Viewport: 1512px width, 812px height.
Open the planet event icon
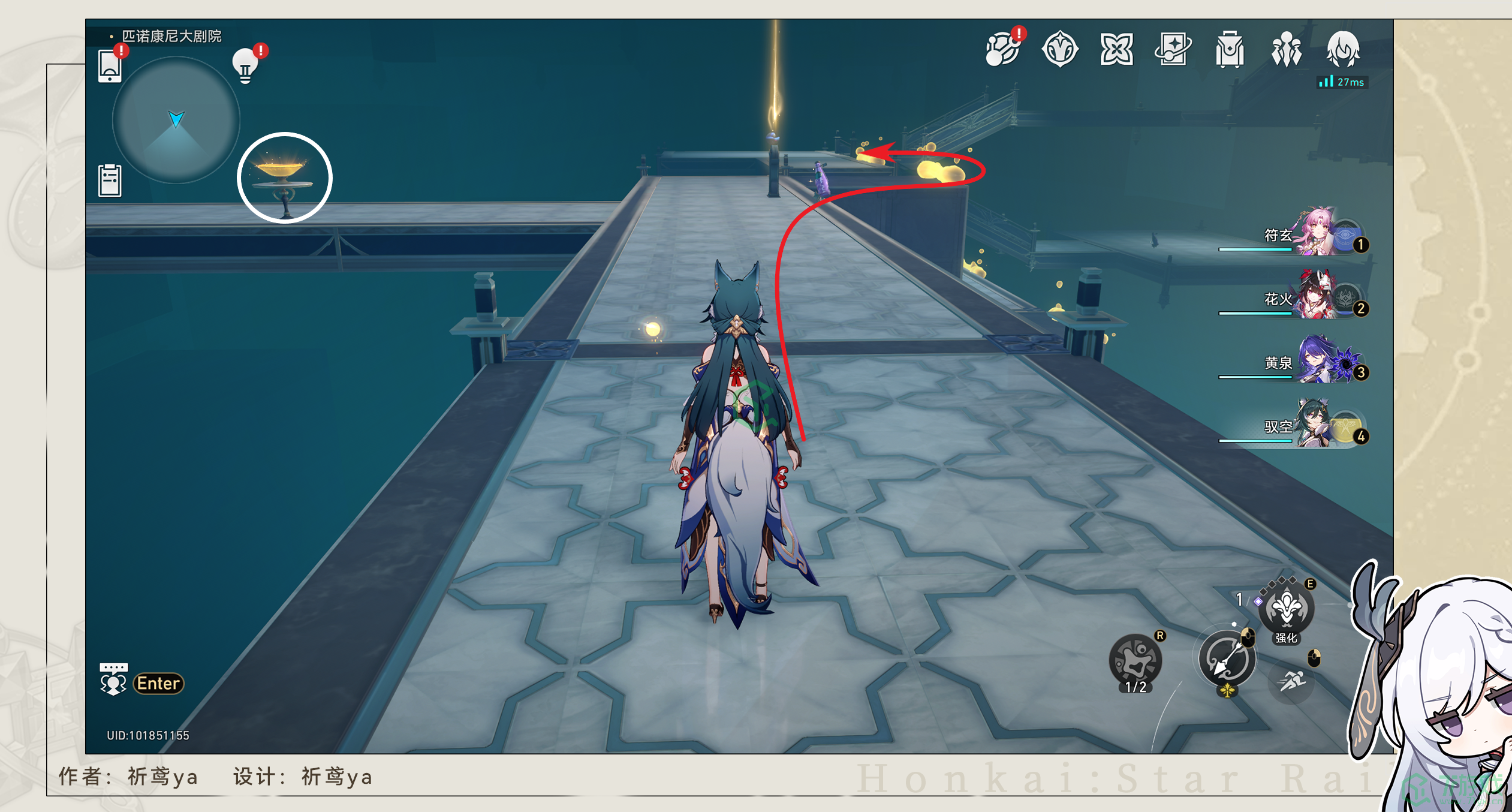coord(1002,49)
